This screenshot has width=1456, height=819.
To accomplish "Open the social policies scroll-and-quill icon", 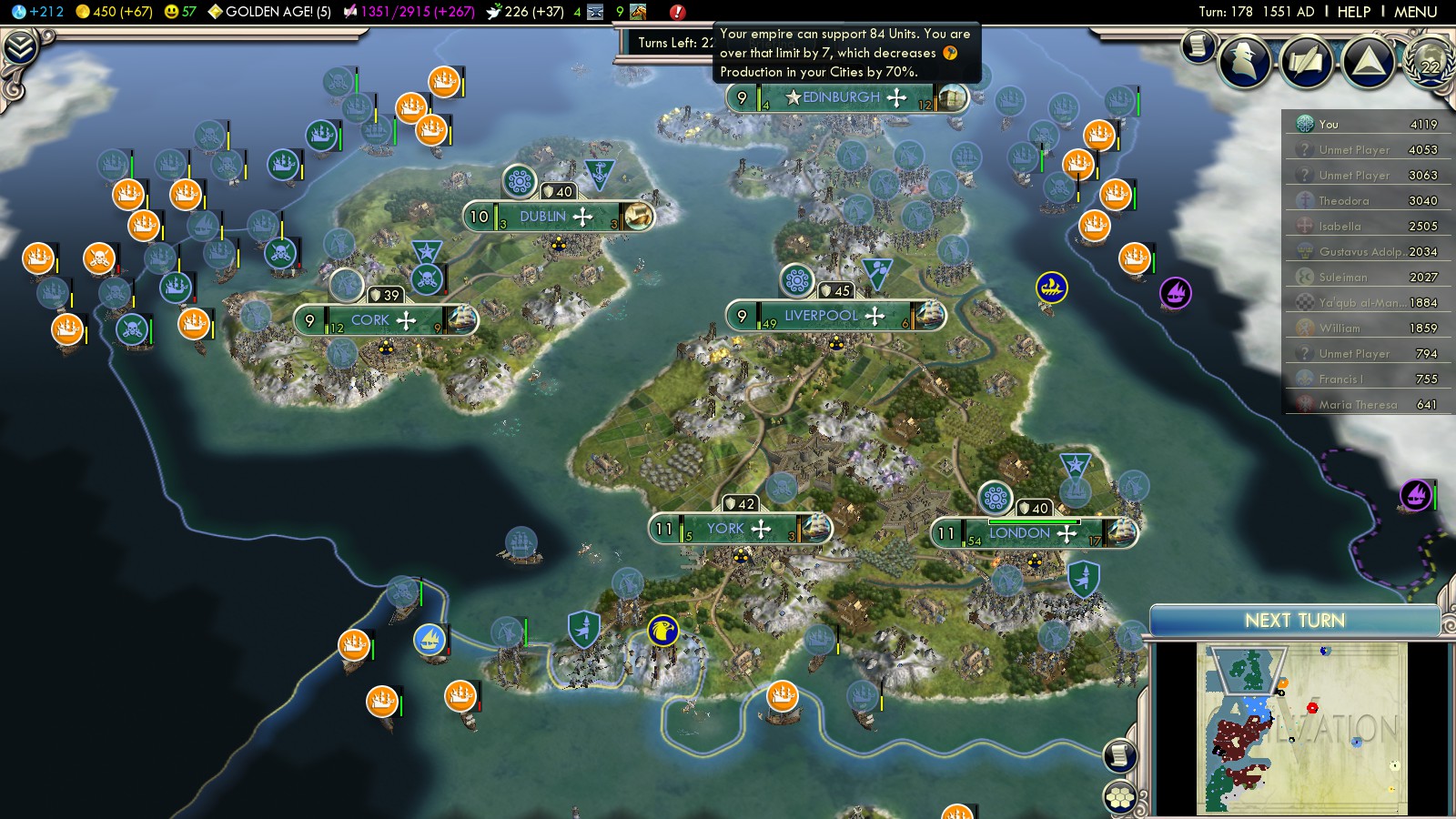I will click(x=1307, y=61).
